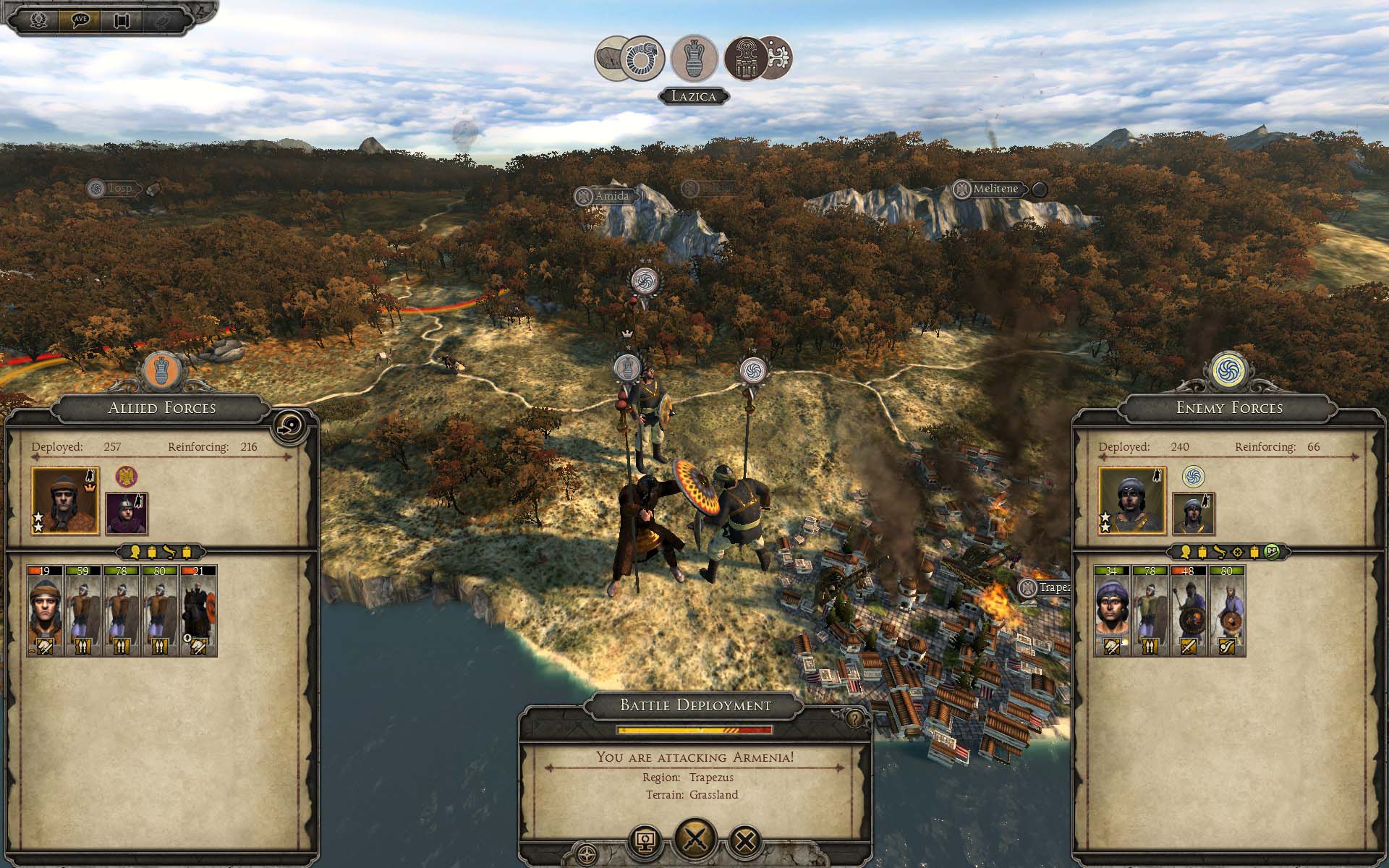Open the chat speech bubble in the top-left bar

(80, 20)
